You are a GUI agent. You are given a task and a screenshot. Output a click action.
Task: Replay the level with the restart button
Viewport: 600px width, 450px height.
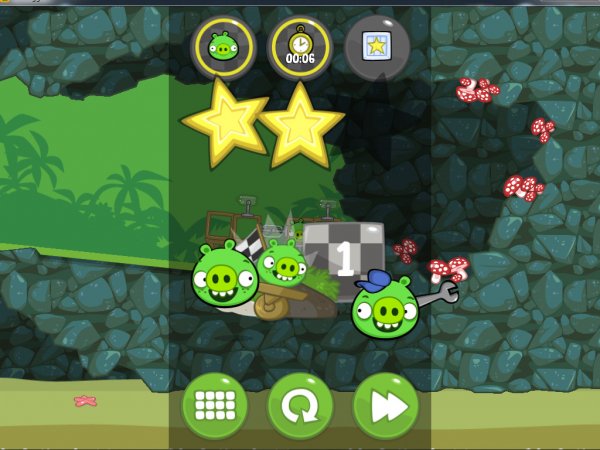(x=300, y=406)
